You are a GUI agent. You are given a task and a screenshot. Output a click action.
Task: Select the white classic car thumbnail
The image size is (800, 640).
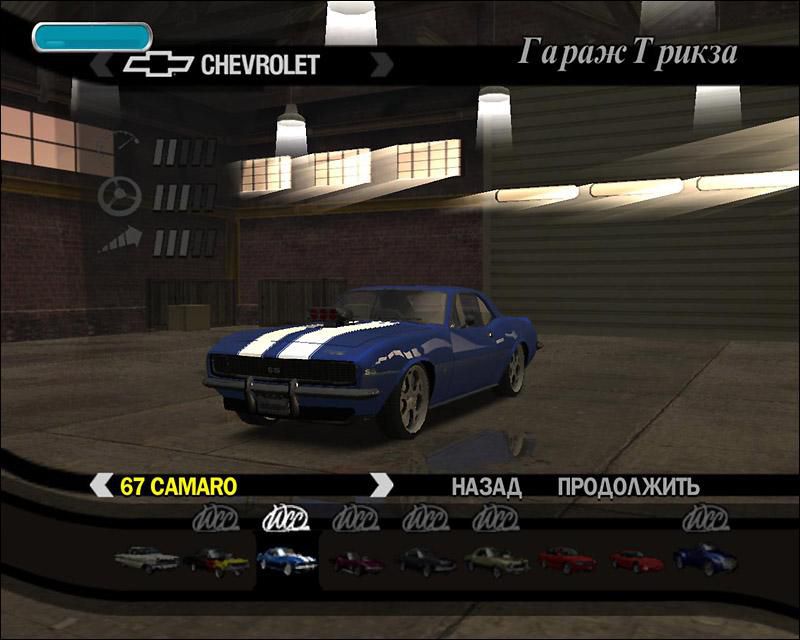click(x=146, y=559)
